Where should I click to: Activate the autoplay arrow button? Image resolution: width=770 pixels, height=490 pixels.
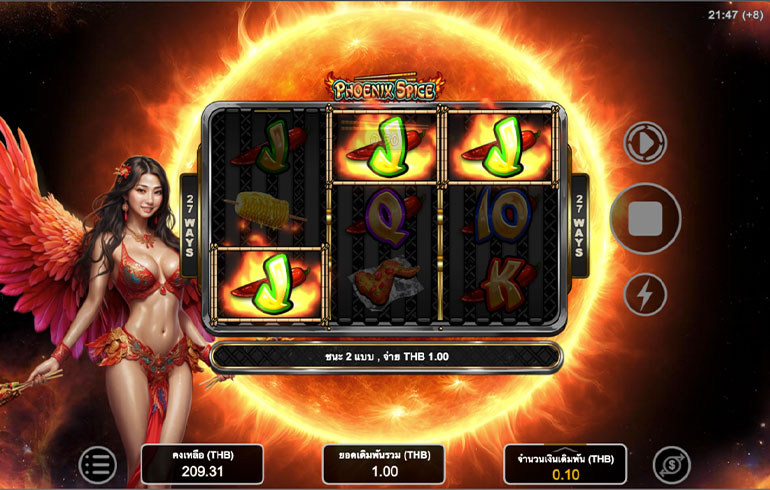tap(645, 143)
